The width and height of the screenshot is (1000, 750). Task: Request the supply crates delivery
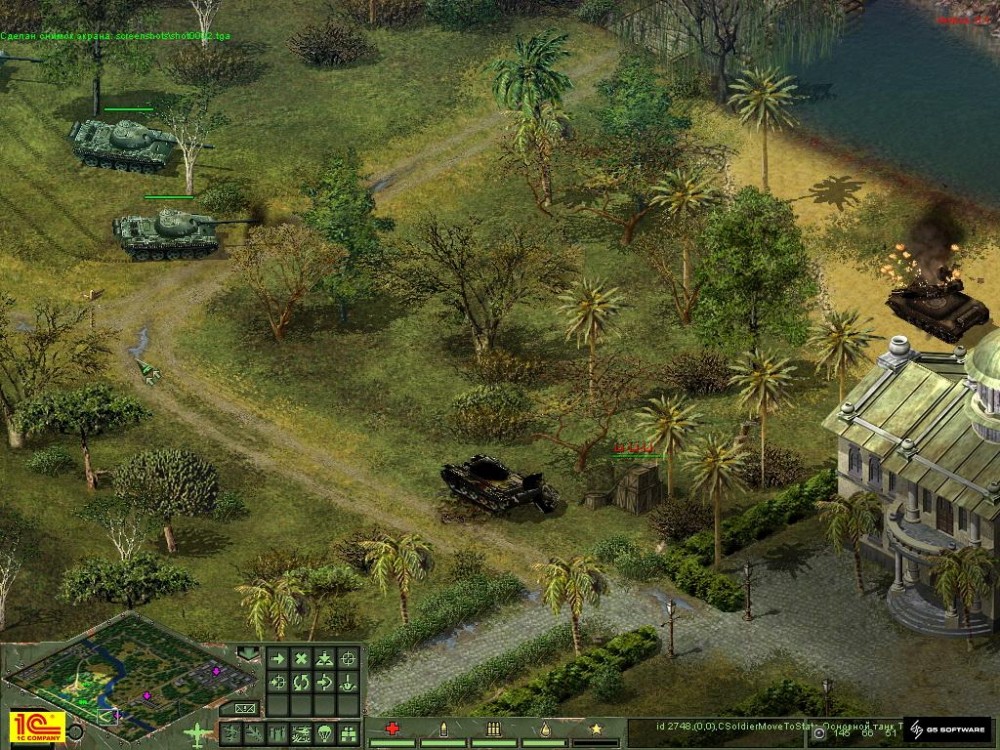348,733
